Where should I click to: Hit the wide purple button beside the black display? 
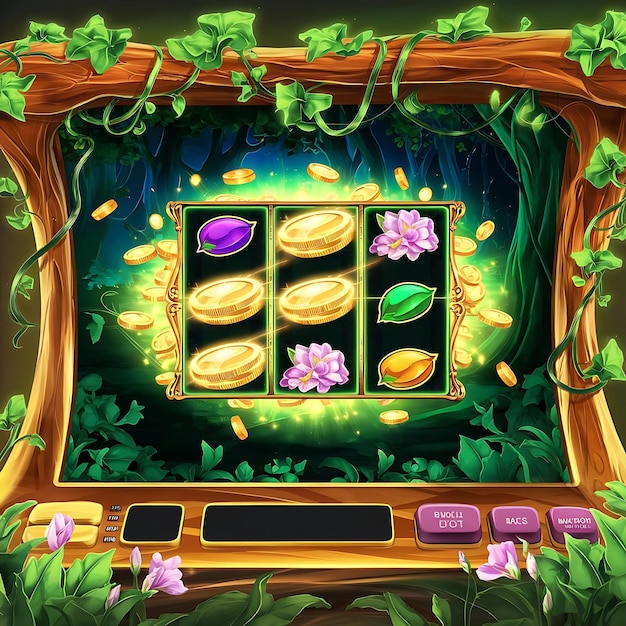point(448,523)
